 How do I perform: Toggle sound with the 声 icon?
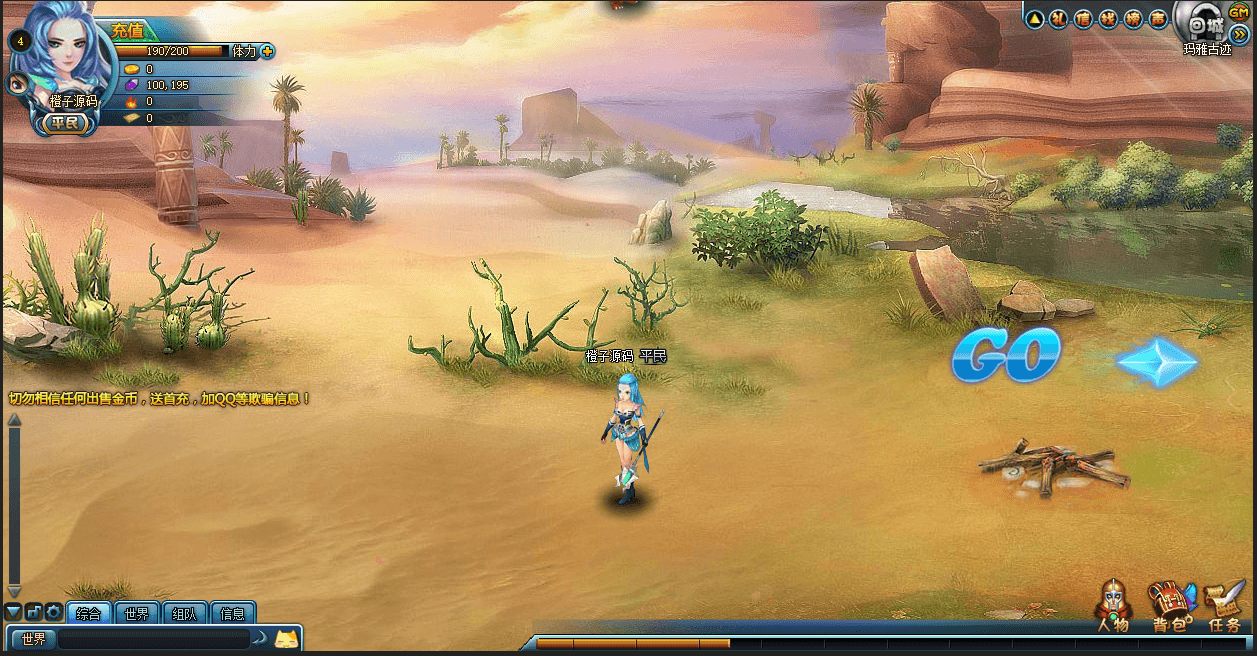pyautogui.click(x=1158, y=18)
